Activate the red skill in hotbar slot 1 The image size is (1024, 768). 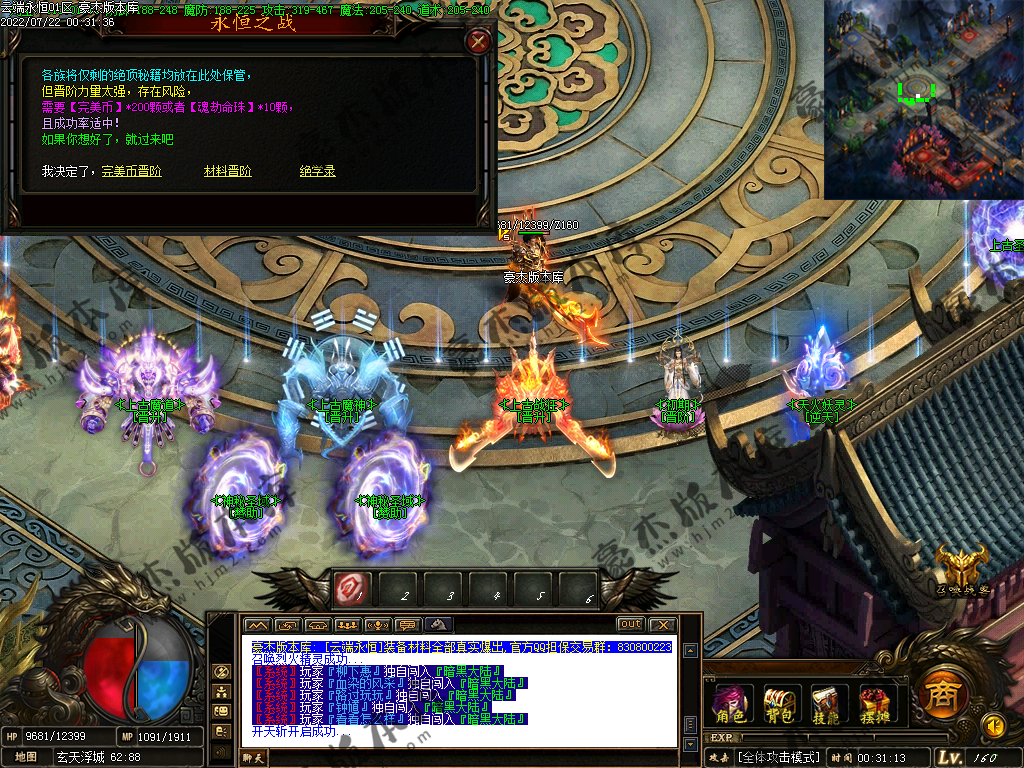(x=352, y=588)
